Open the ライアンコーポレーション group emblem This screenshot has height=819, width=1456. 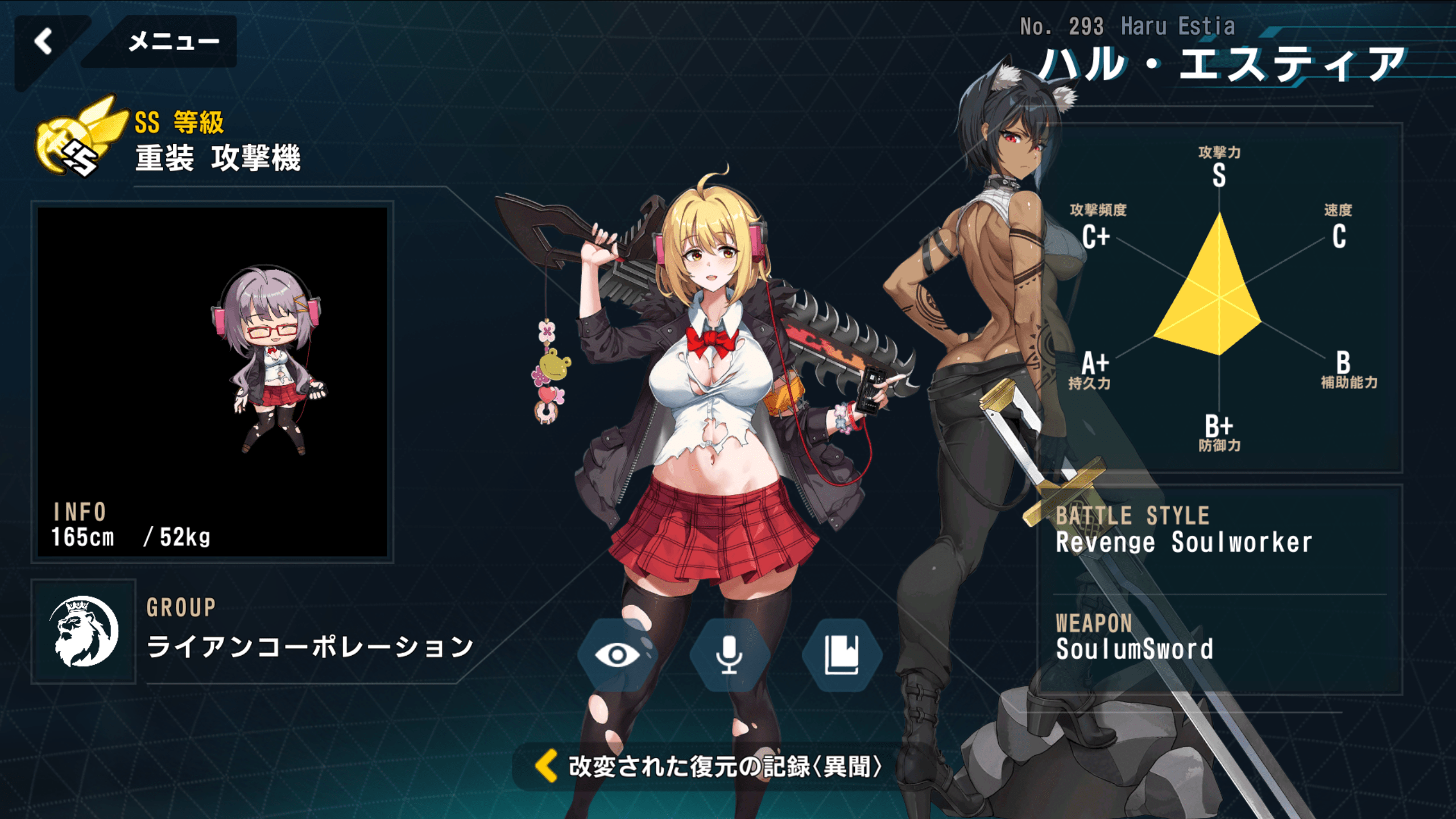84,631
